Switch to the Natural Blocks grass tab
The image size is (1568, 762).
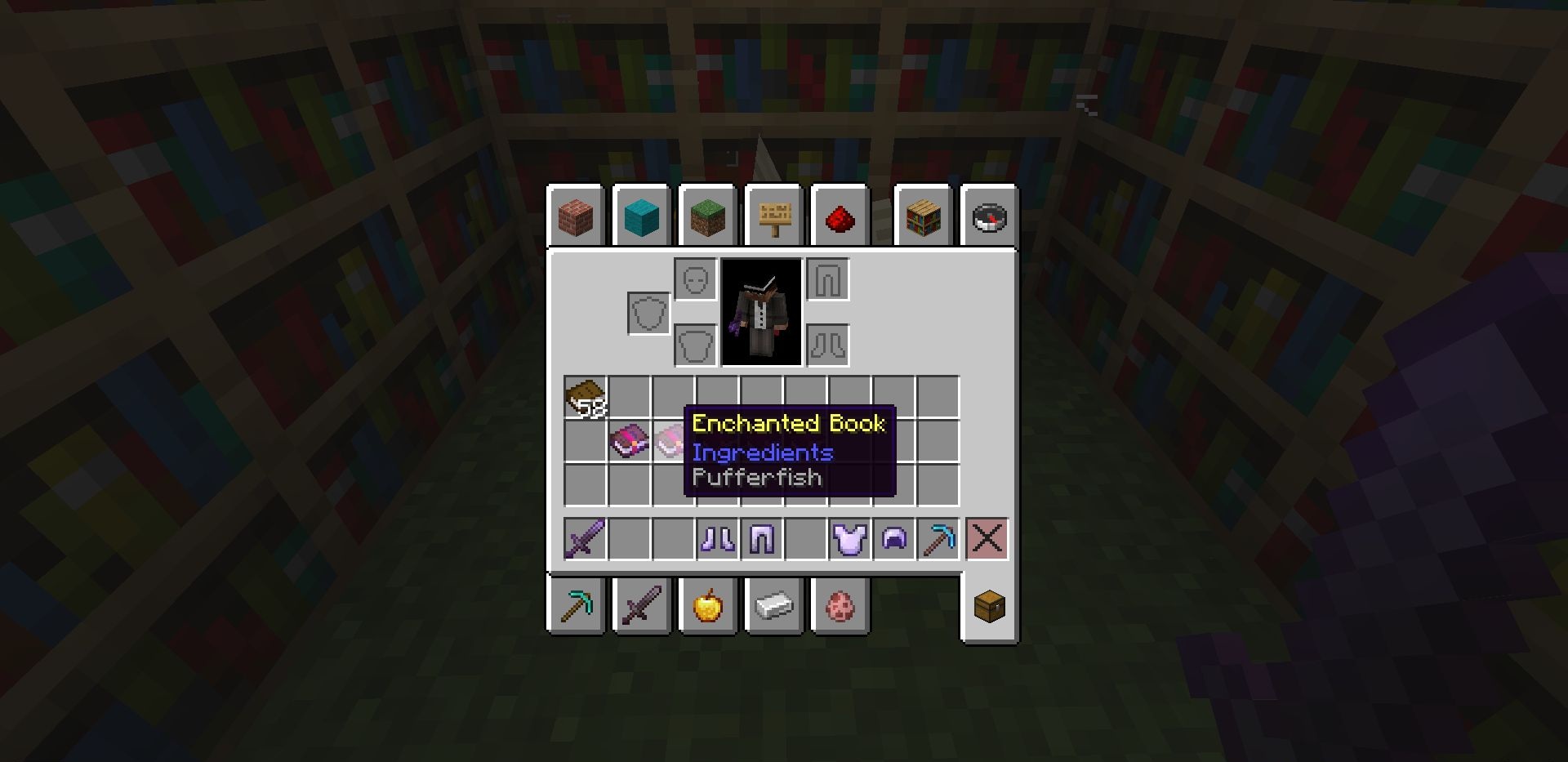(x=707, y=216)
